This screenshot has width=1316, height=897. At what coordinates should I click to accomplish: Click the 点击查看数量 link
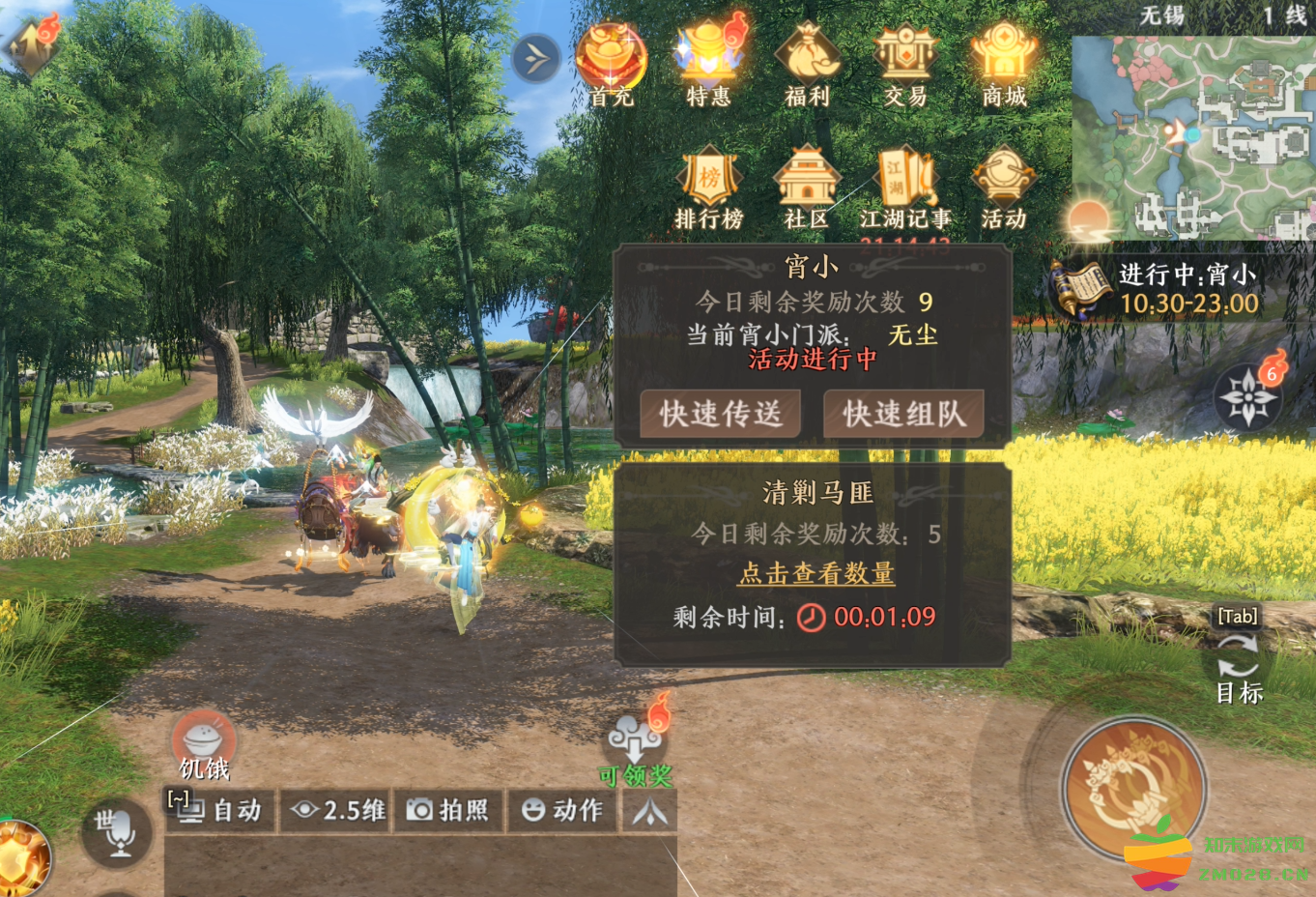[x=816, y=573]
